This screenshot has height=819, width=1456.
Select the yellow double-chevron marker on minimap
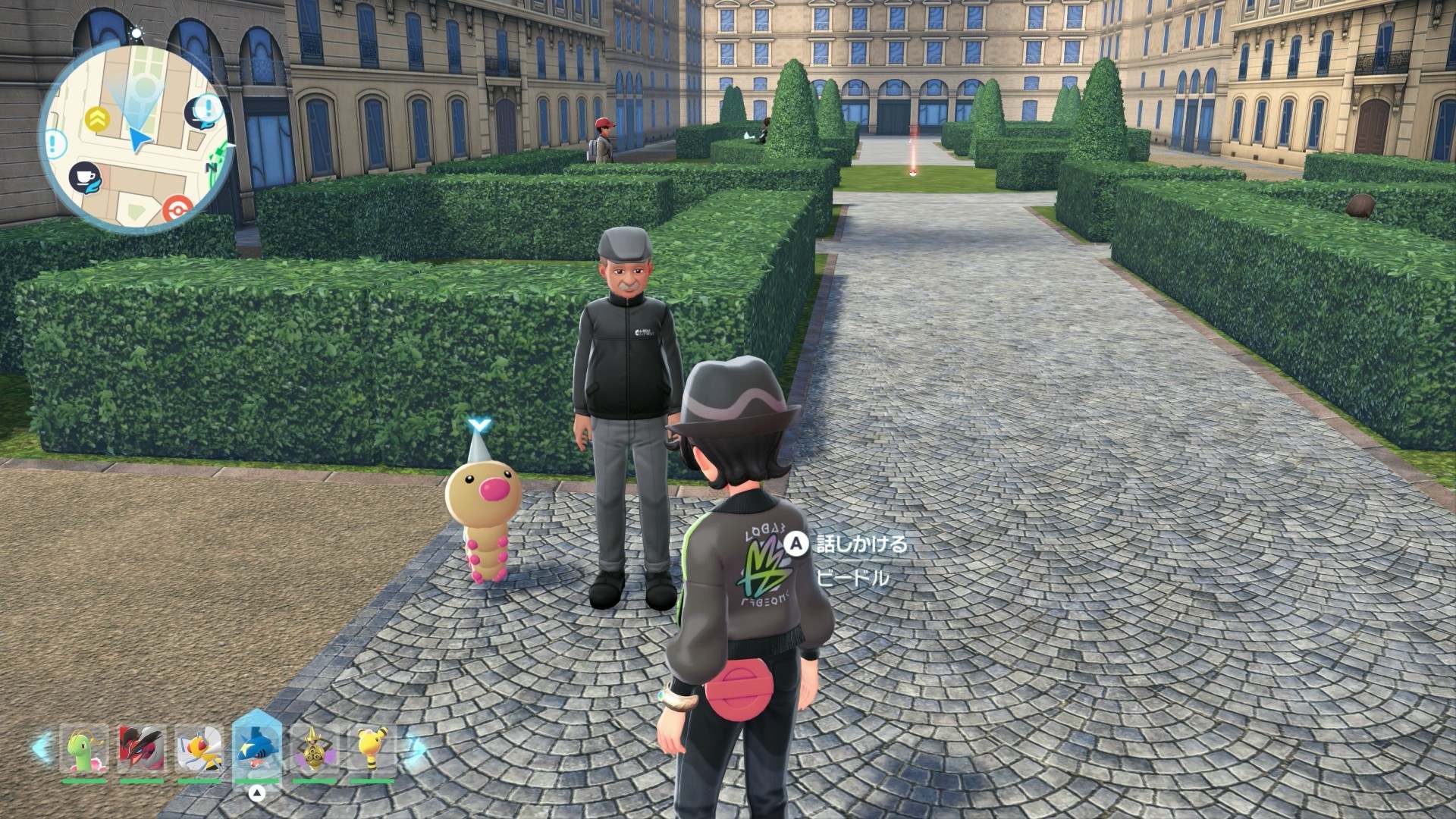pos(96,116)
